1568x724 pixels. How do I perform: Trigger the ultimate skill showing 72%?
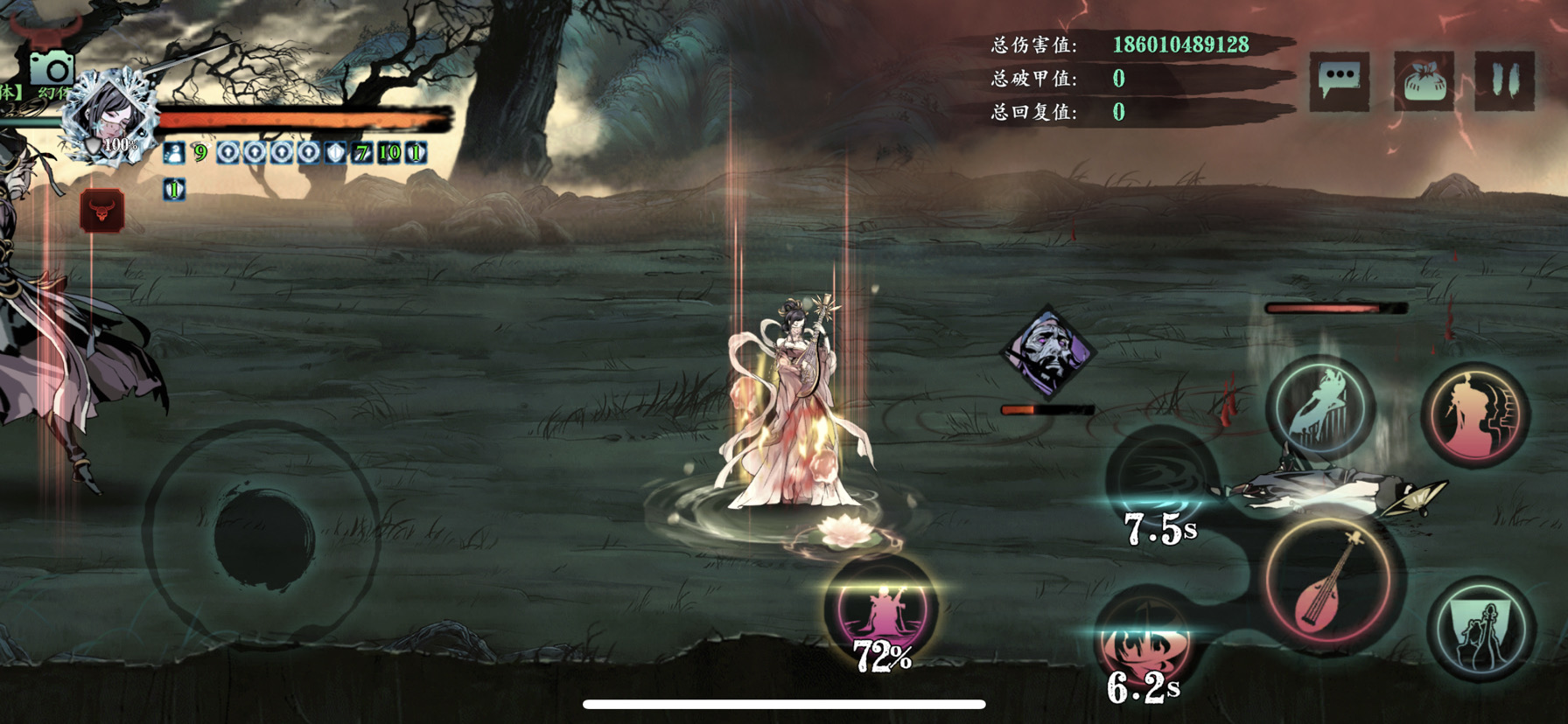pyautogui.click(x=882, y=609)
